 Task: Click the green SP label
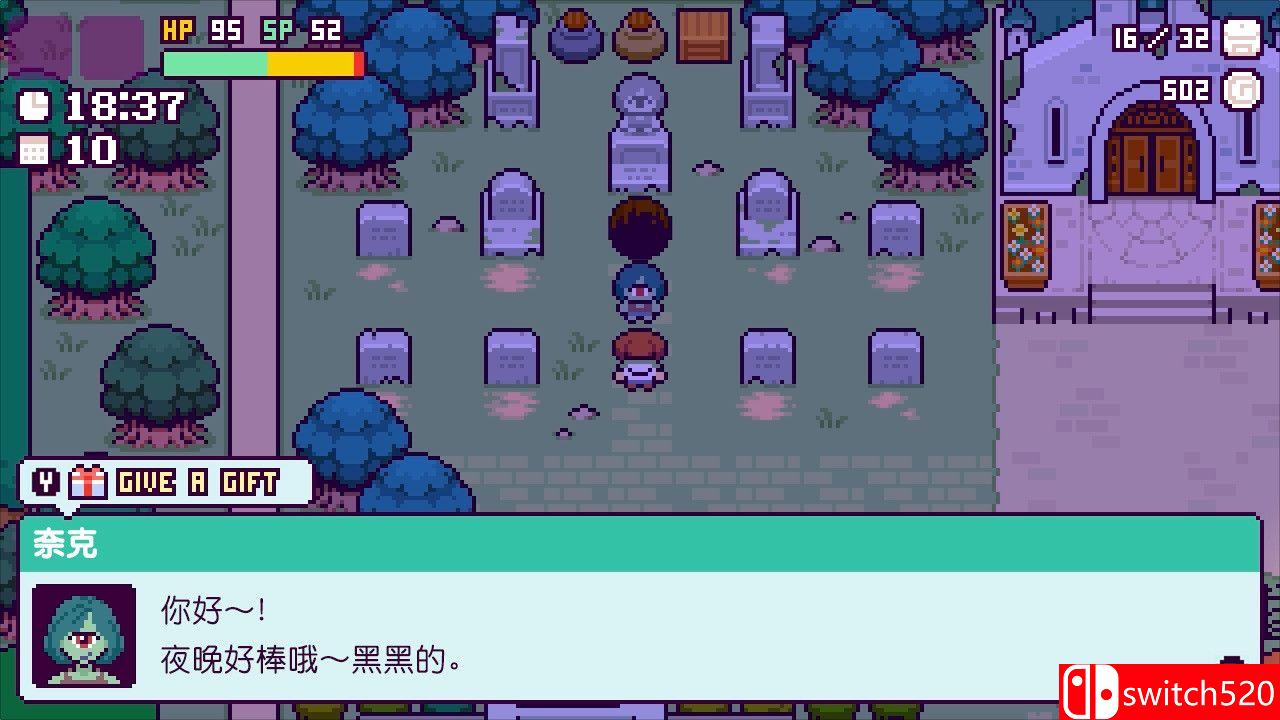(x=280, y=30)
